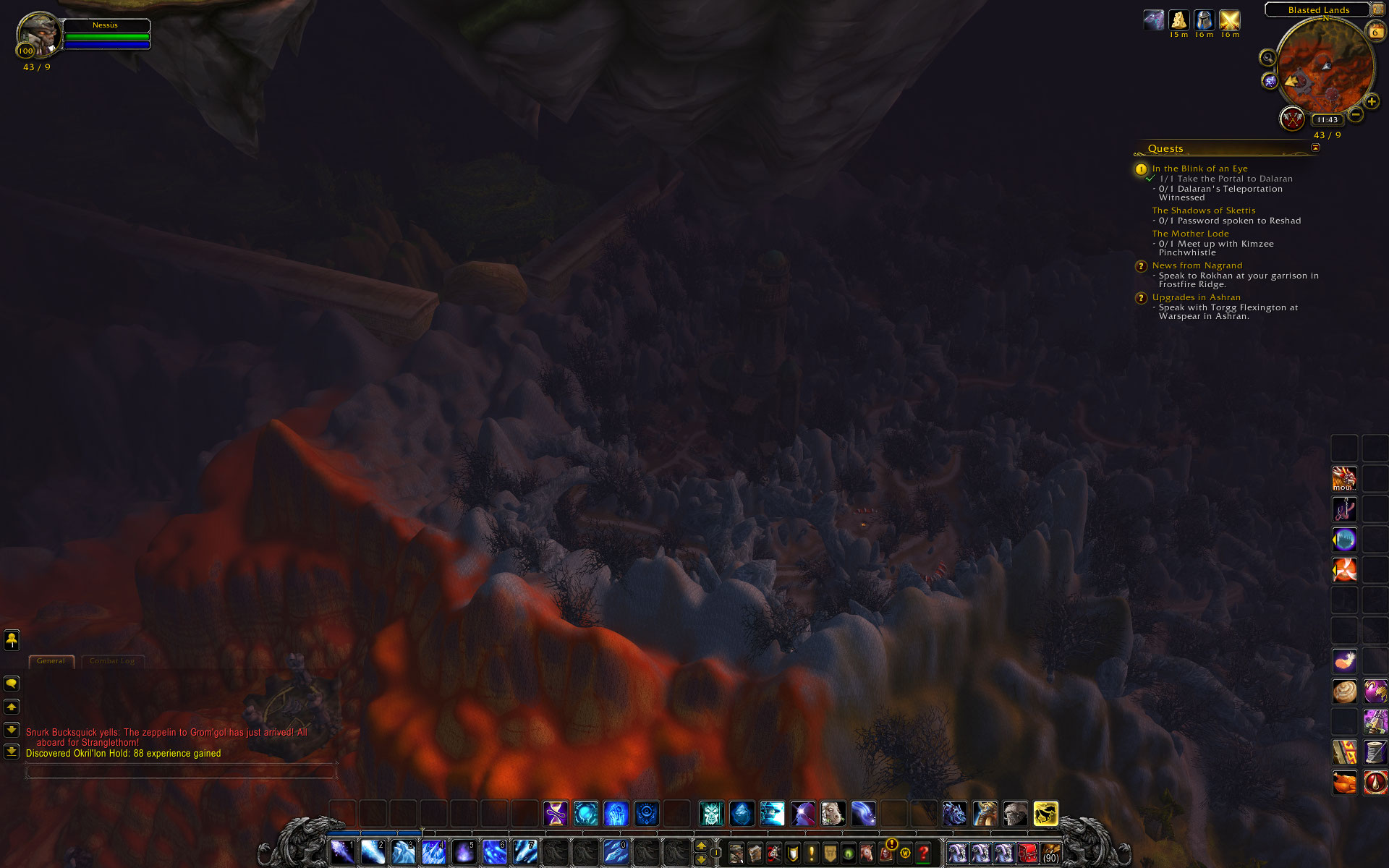Select The Shadows of Skettis quest

click(1204, 210)
